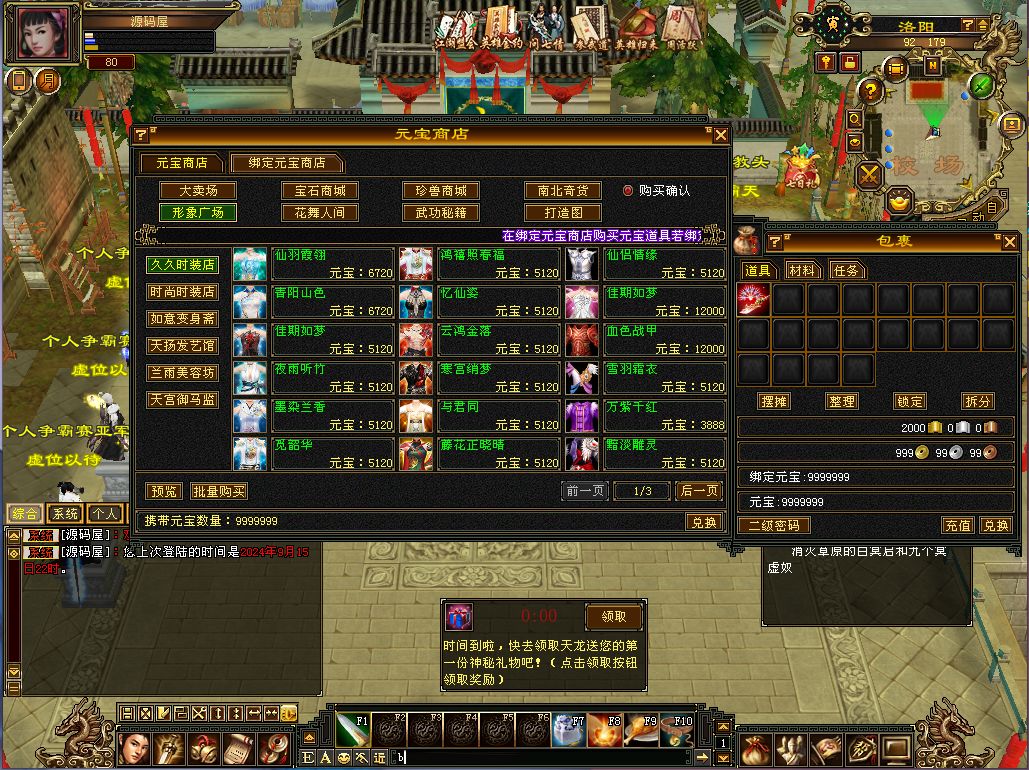The height and width of the screenshot is (770, 1029).
Task: Open the 宝石商城 shop category
Action: (x=319, y=191)
